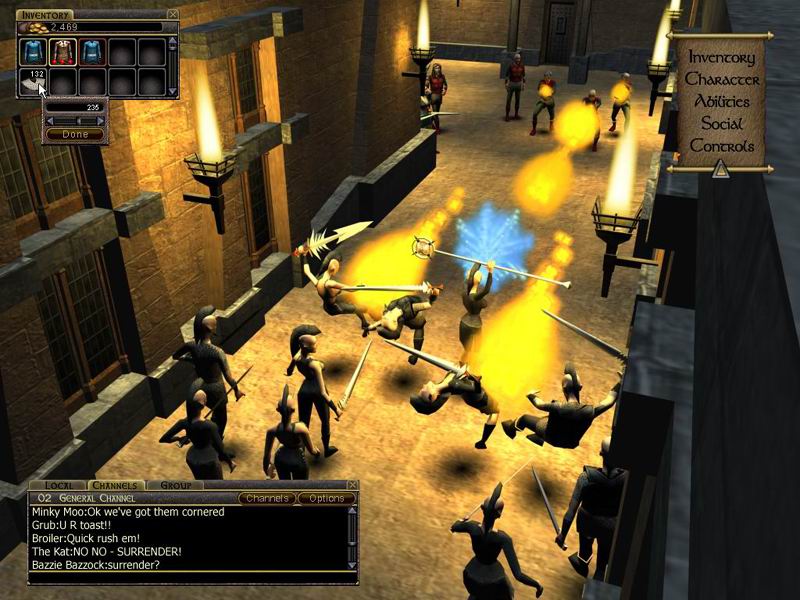
Task: Decrease quantity with the left arrow
Action: (49, 120)
